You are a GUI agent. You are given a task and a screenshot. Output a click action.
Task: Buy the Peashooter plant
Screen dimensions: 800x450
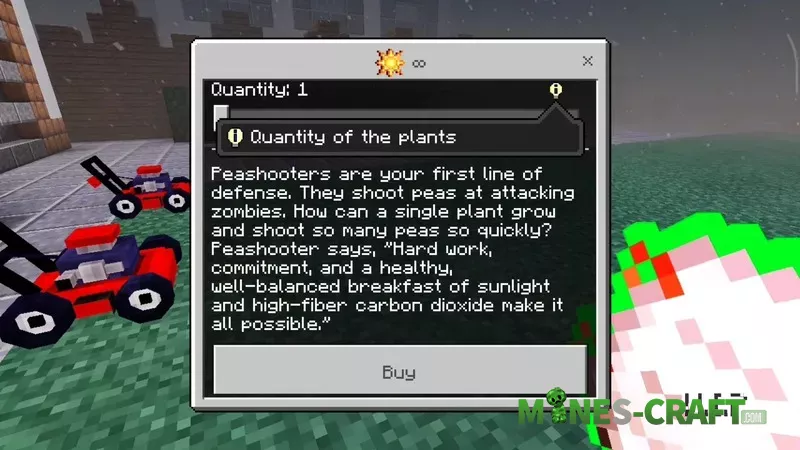(x=399, y=372)
